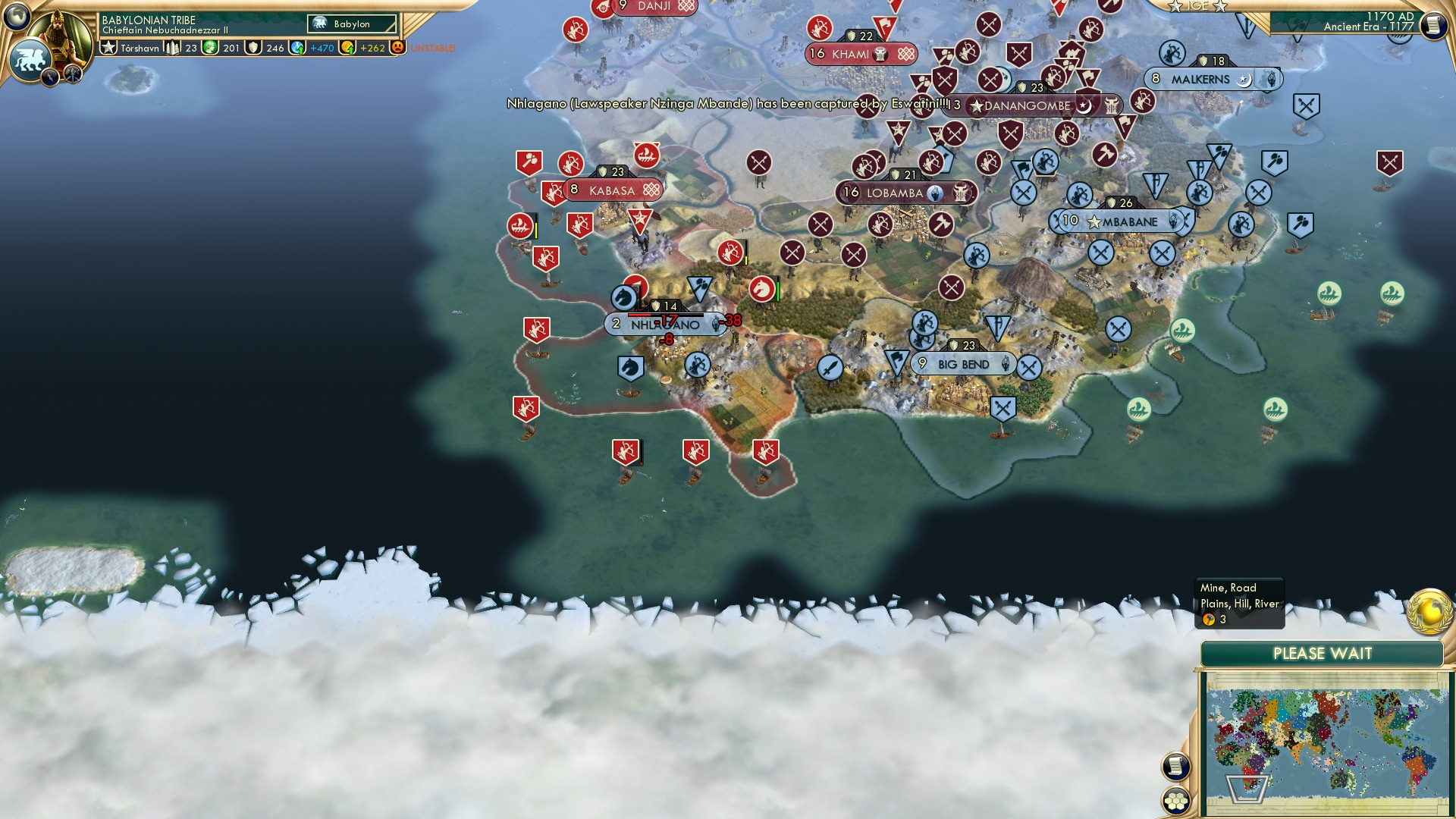1456x819 pixels.
Task: Open the Babylon civilization dropdown
Action: pyautogui.click(x=353, y=24)
